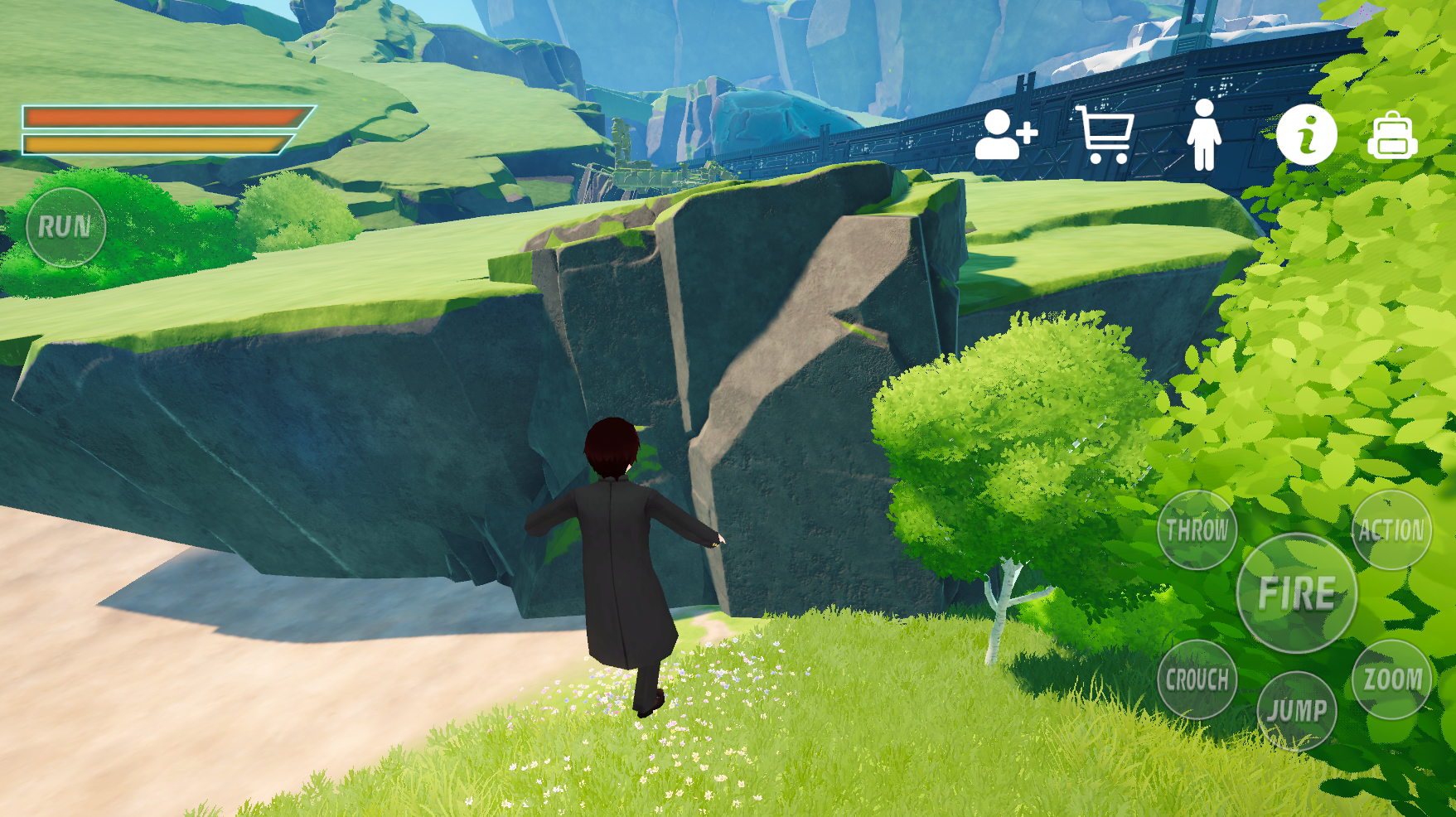Viewport: 1456px width, 817px height.
Task: Use the THROW button
Action: 1197,530
